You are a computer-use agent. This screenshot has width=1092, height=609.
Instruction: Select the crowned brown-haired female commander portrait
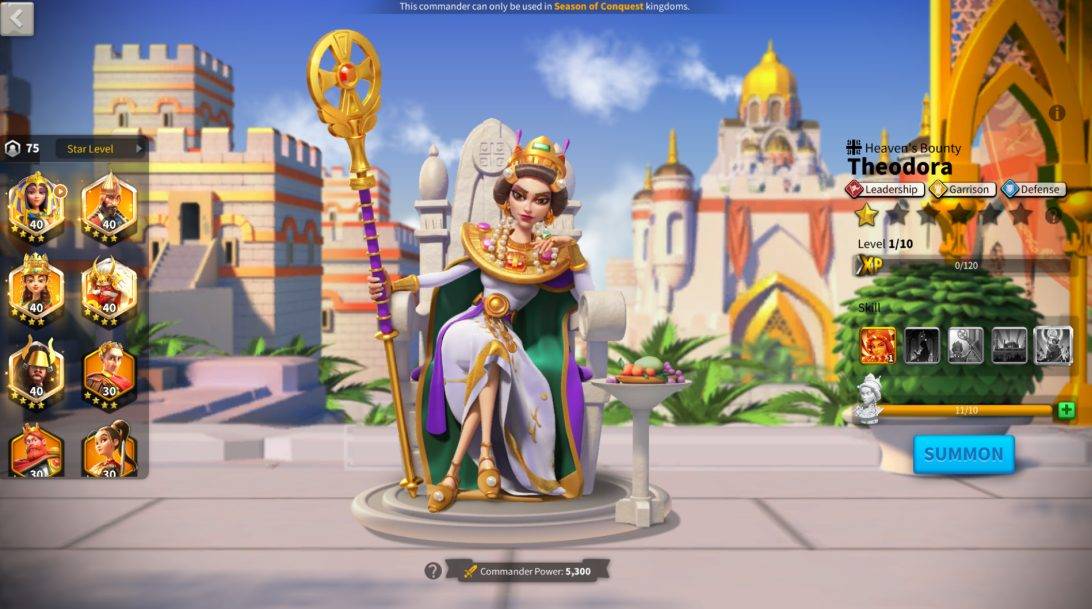coord(36,287)
